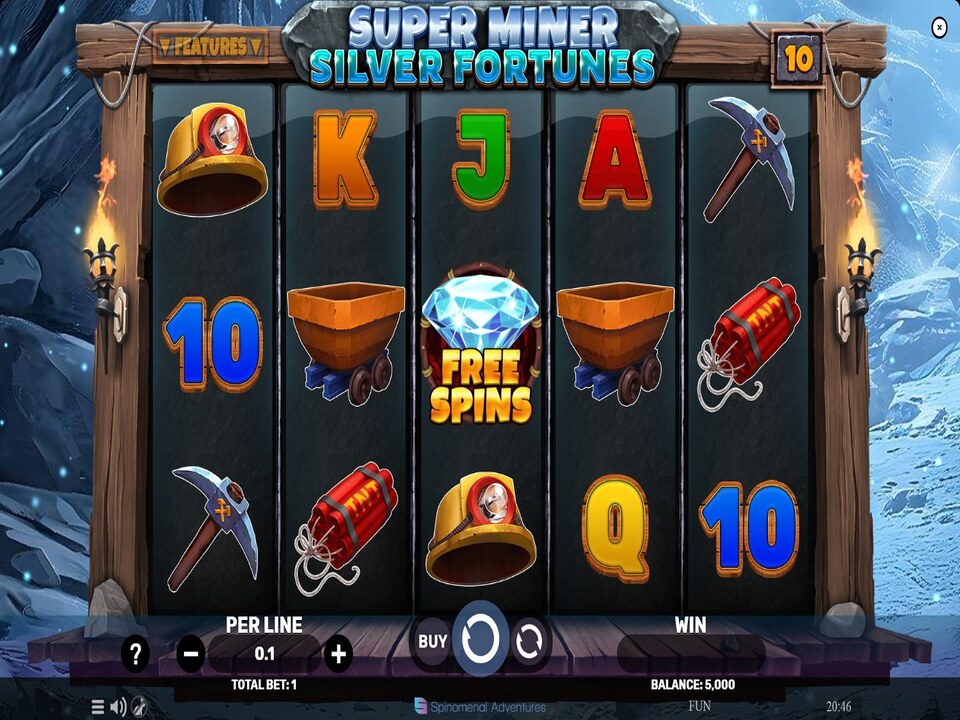The height and width of the screenshot is (720, 960).
Task: Decrease the per line bet
Action: [191, 655]
